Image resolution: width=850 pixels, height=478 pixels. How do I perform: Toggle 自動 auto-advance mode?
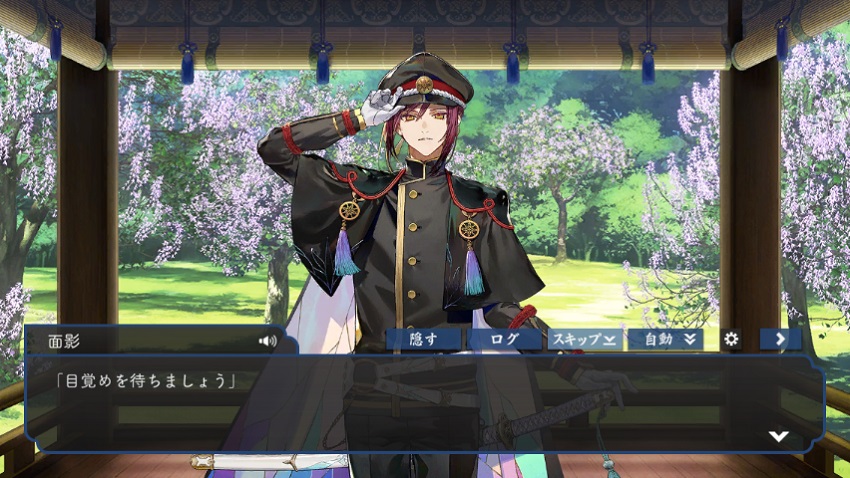coord(666,339)
